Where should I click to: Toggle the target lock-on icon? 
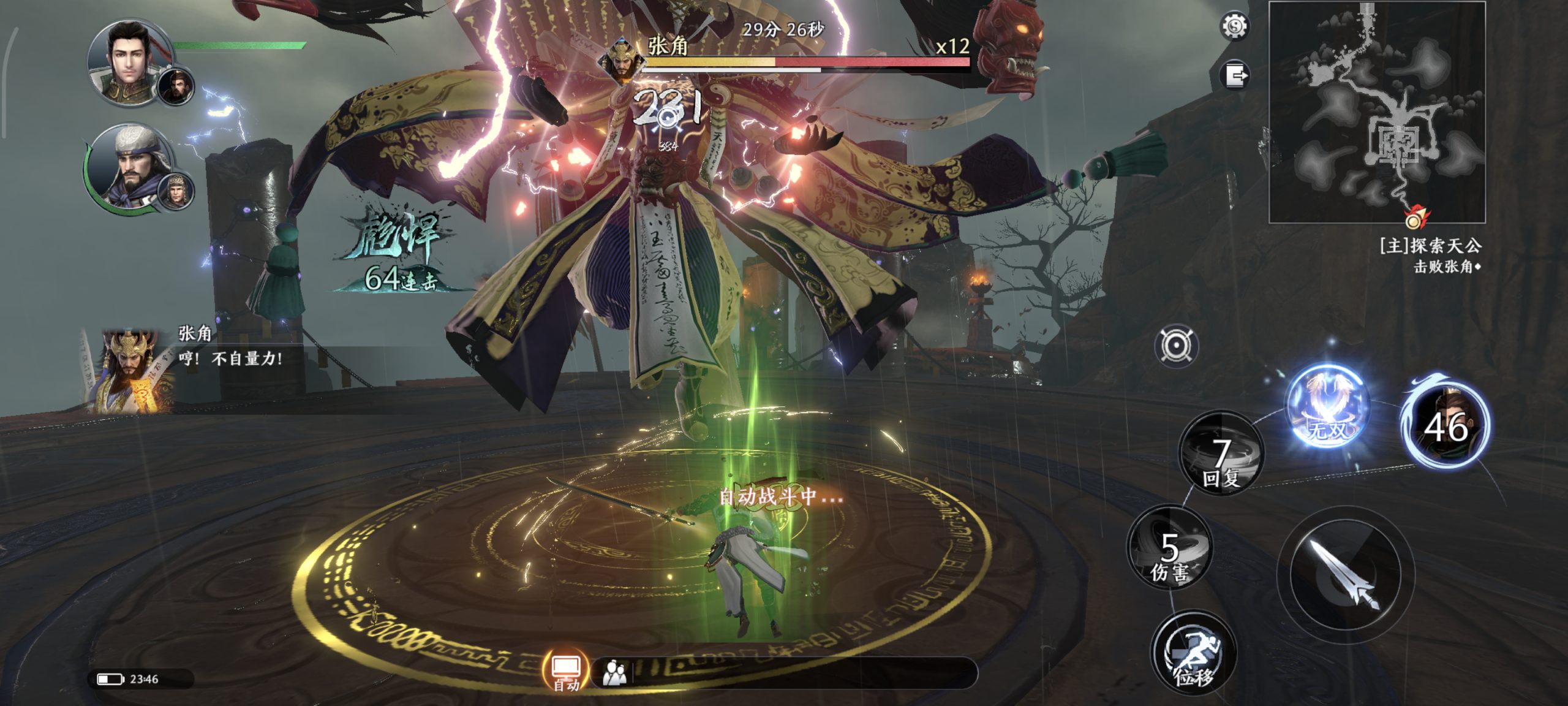click(x=1176, y=346)
